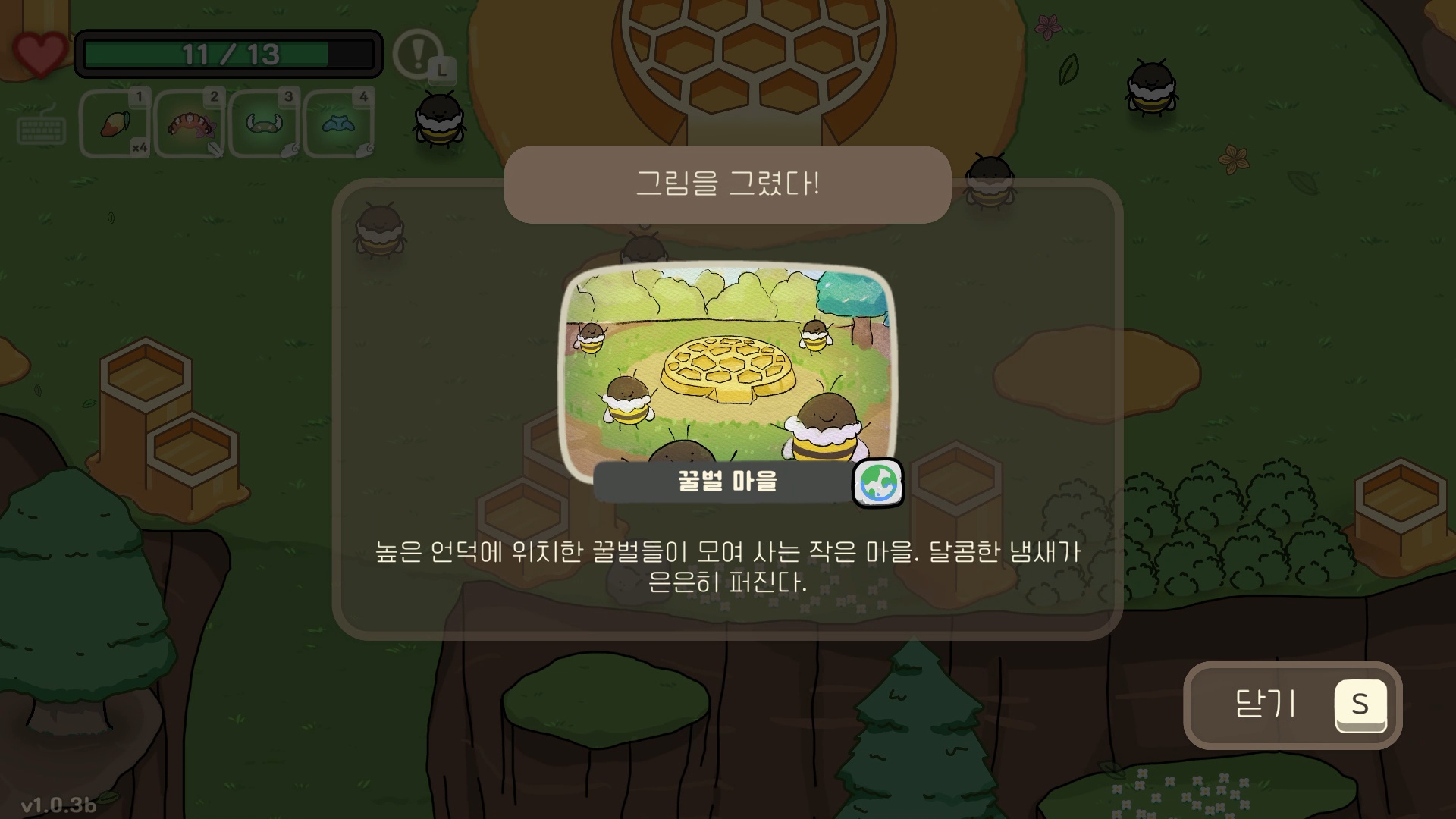1456x819 pixels.
Task: Click the keyboard icon on the left edge
Action: pos(42,129)
